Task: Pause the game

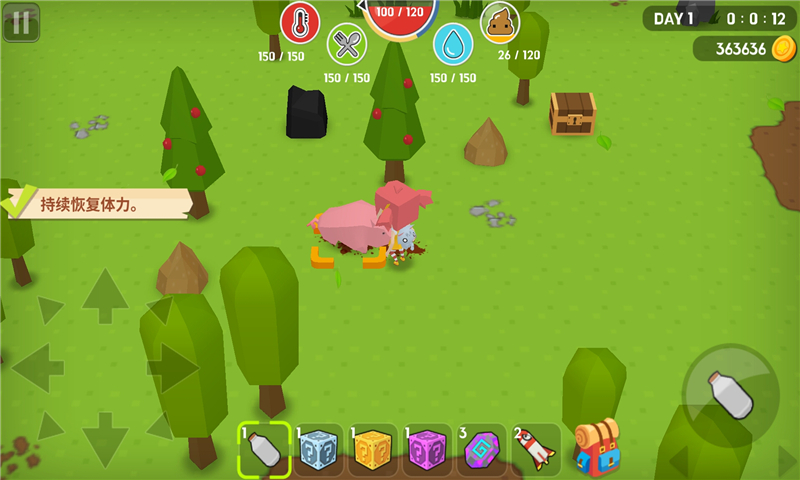Action: [21, 21]
